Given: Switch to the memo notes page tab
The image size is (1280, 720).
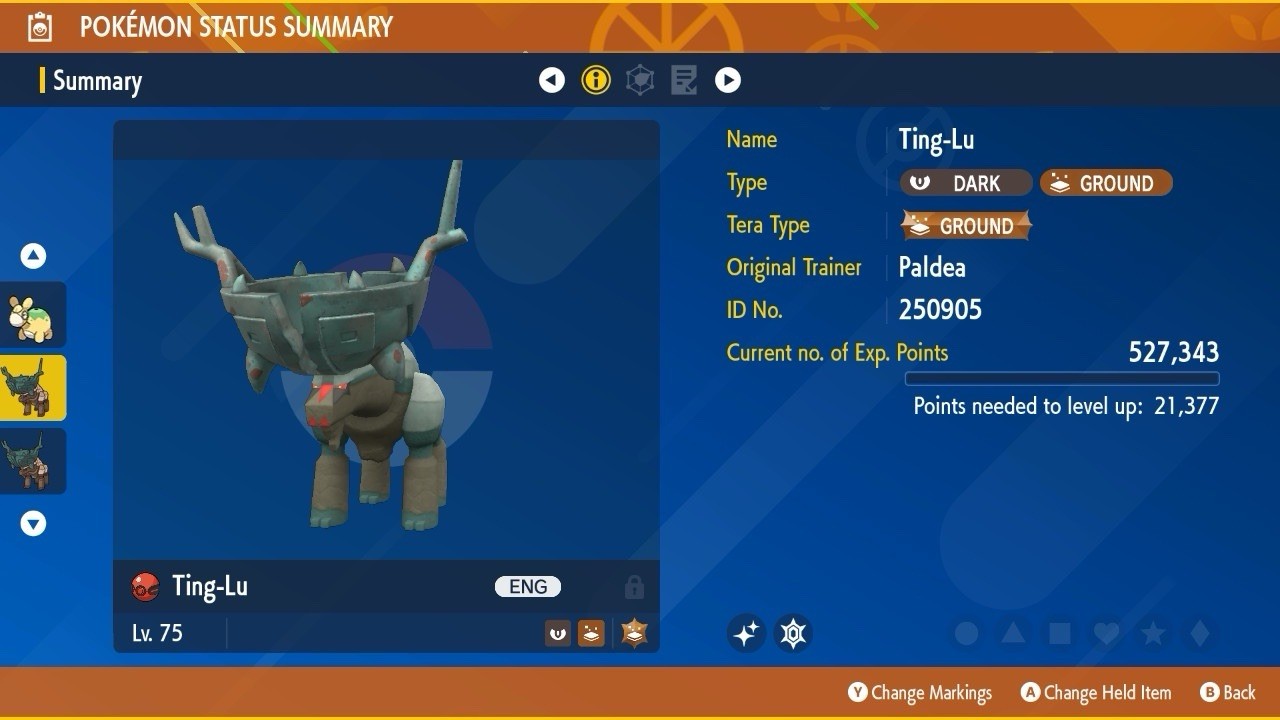Looking at the screenshot, I should [x=684, y=80].
